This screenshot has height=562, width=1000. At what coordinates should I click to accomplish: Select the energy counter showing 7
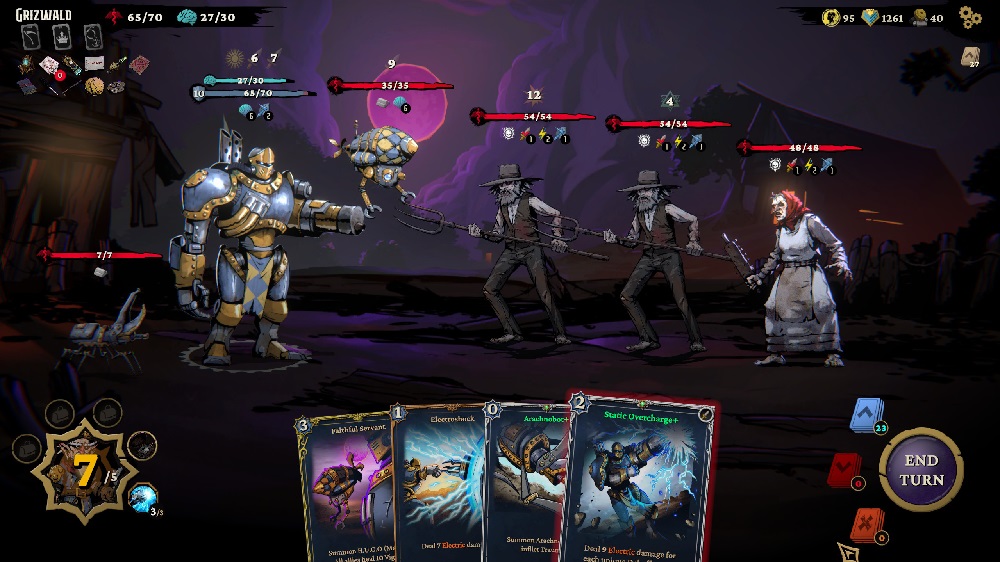tap(85, 472)
